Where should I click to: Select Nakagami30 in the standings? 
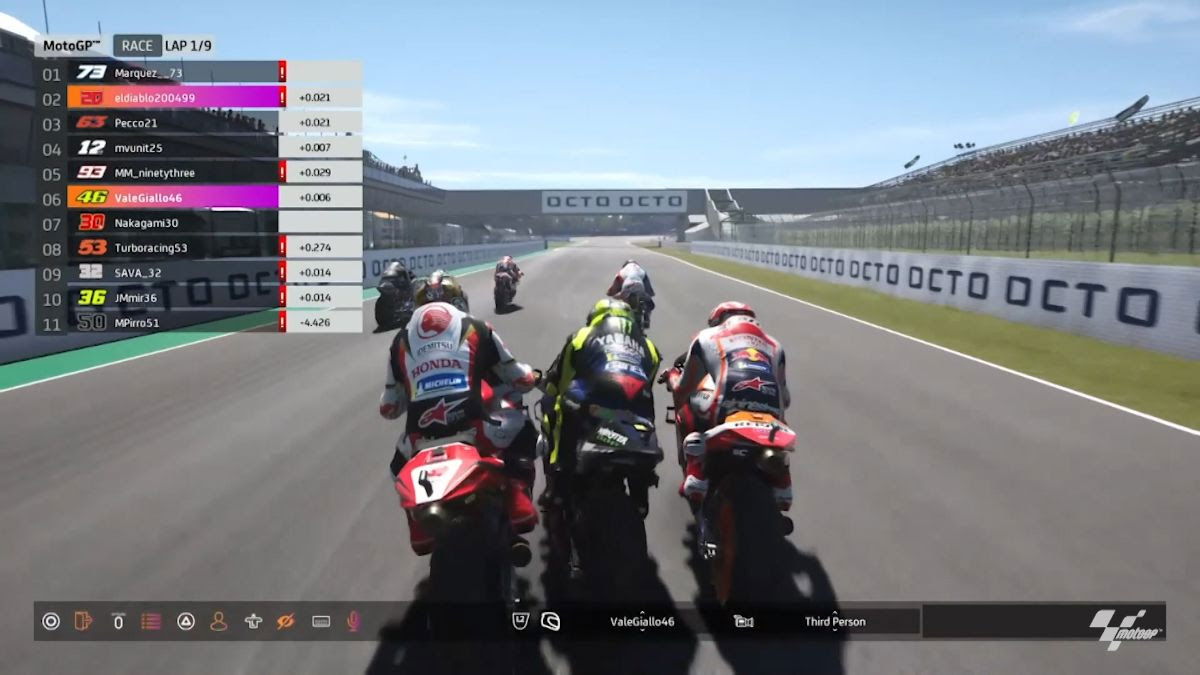coord(146,222)
